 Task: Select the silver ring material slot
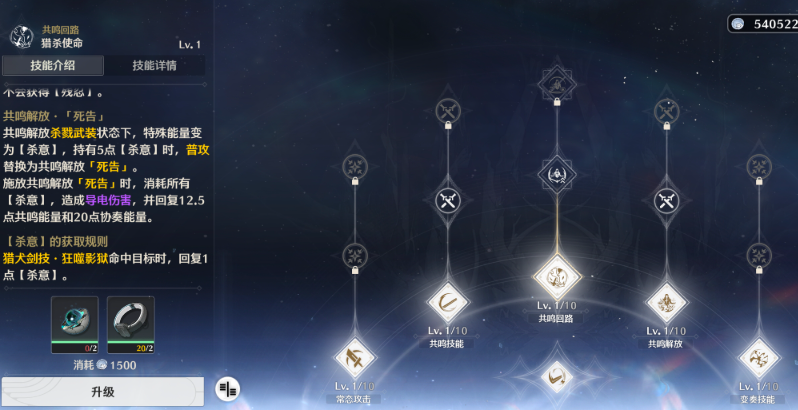[130, 322]
